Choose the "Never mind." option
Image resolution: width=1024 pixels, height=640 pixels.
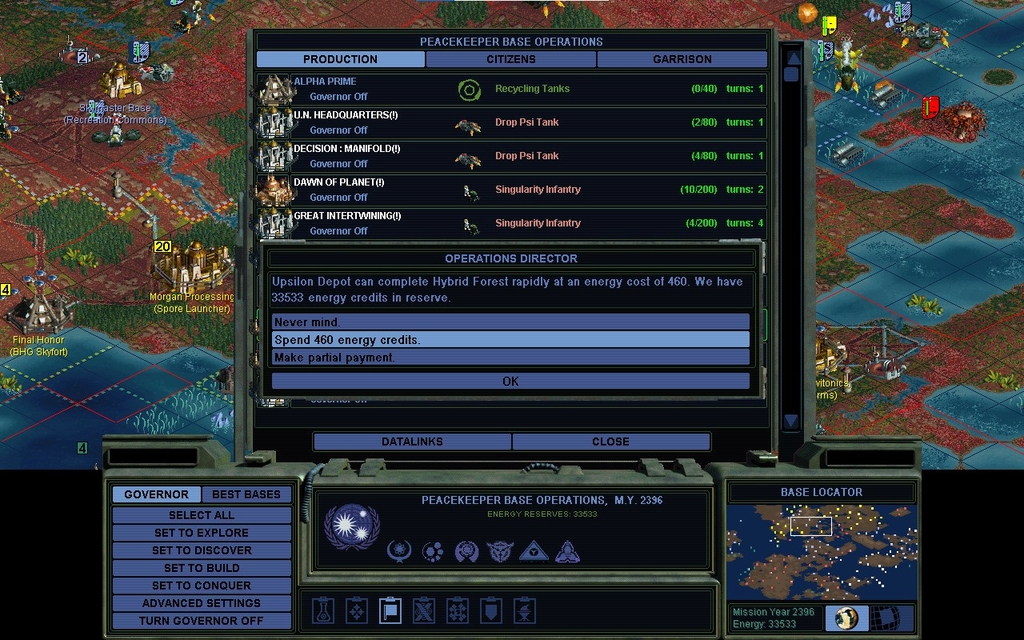click(510, 322)
